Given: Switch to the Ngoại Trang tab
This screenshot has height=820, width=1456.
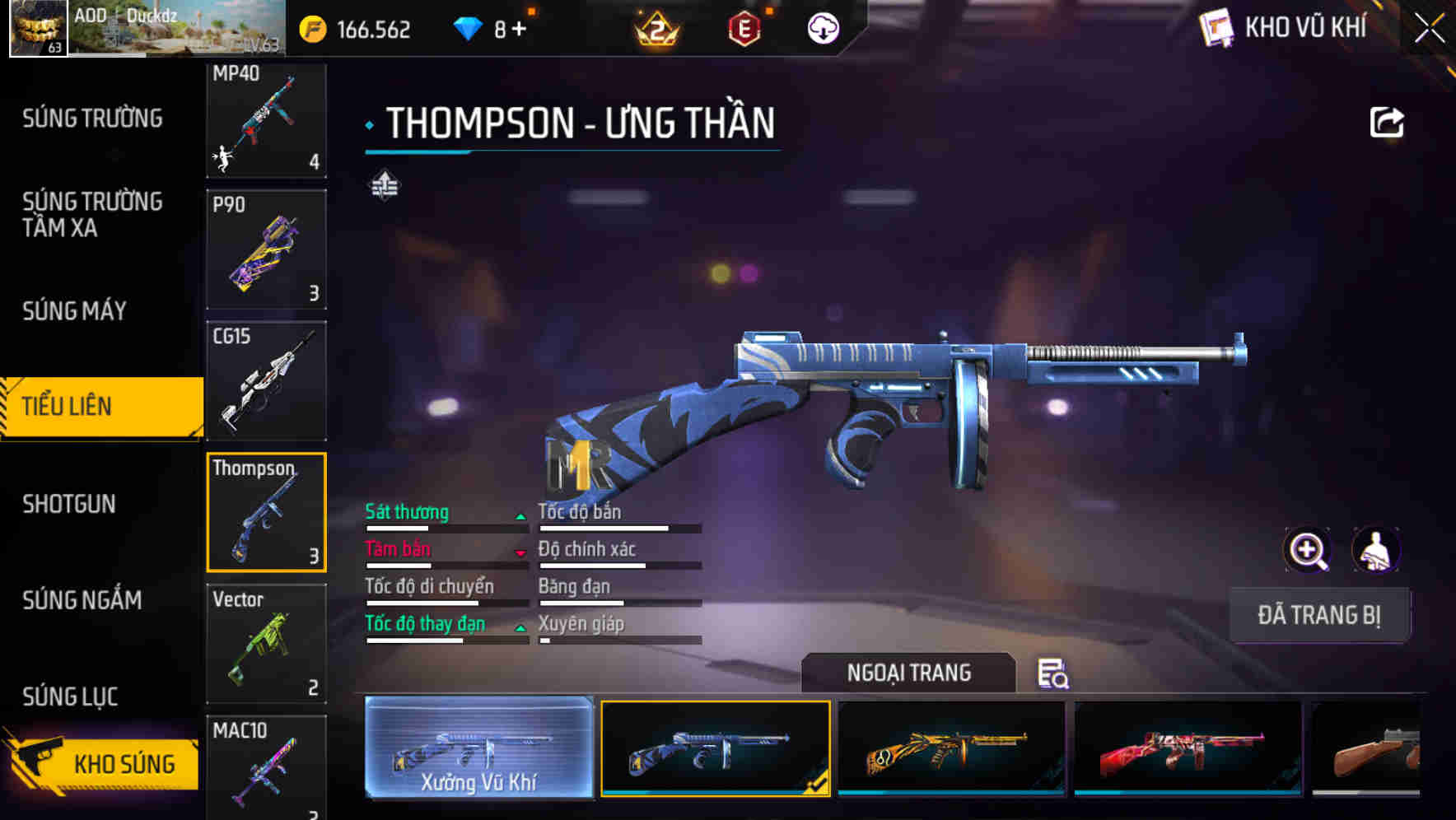Looking at the screenshot, I should click(x=909, y=673).
